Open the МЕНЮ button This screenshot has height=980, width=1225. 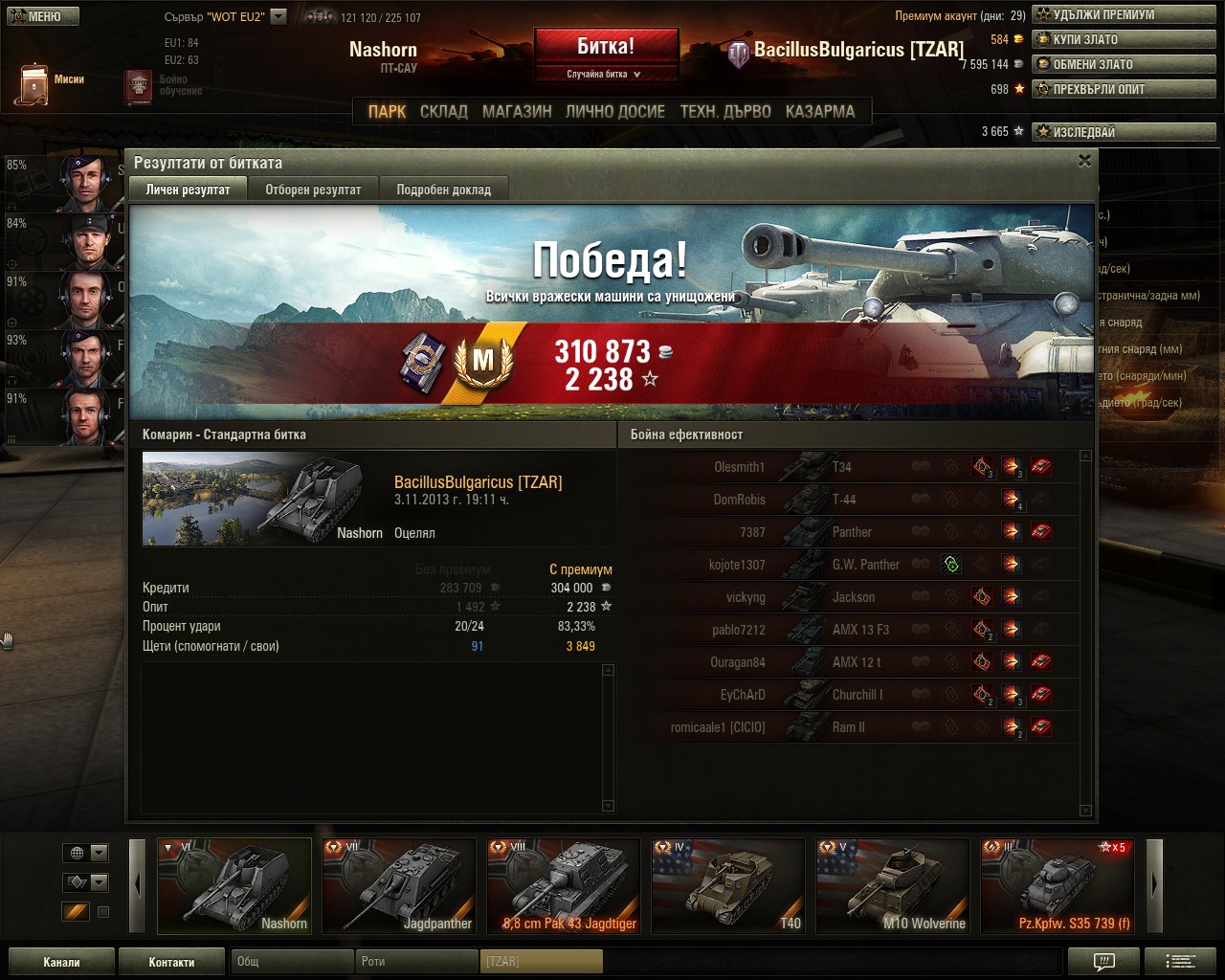40,16
